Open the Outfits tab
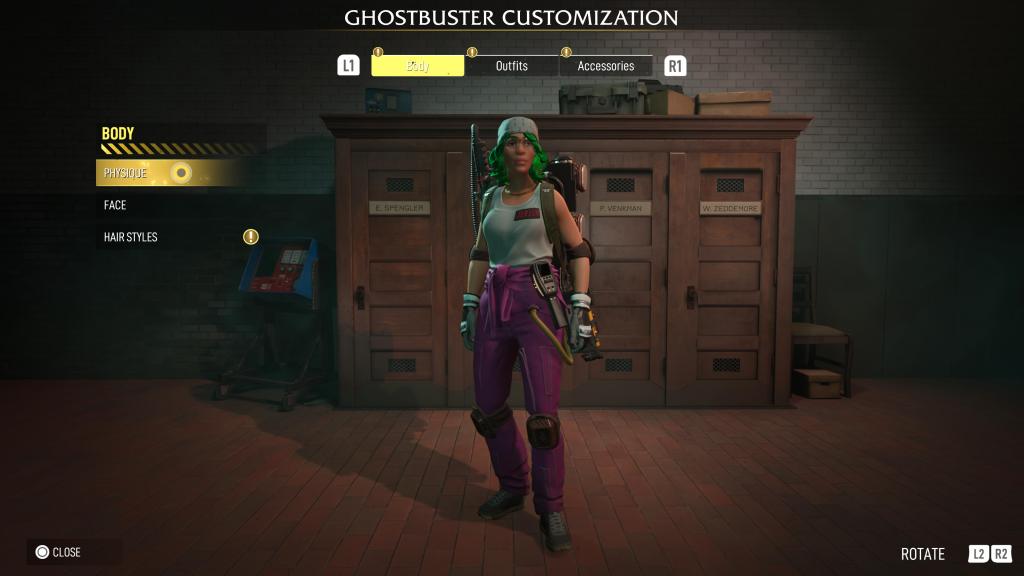The width and height of the screenshot is (1024, 576). point(511,66)
